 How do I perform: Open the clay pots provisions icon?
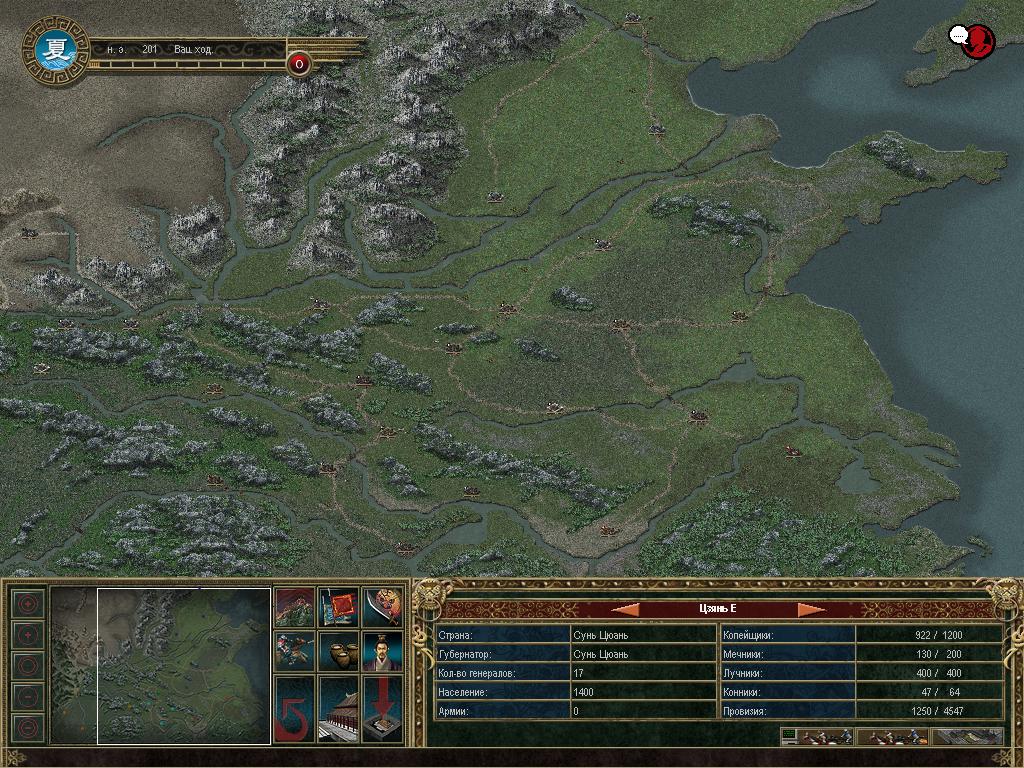[338, 651]
